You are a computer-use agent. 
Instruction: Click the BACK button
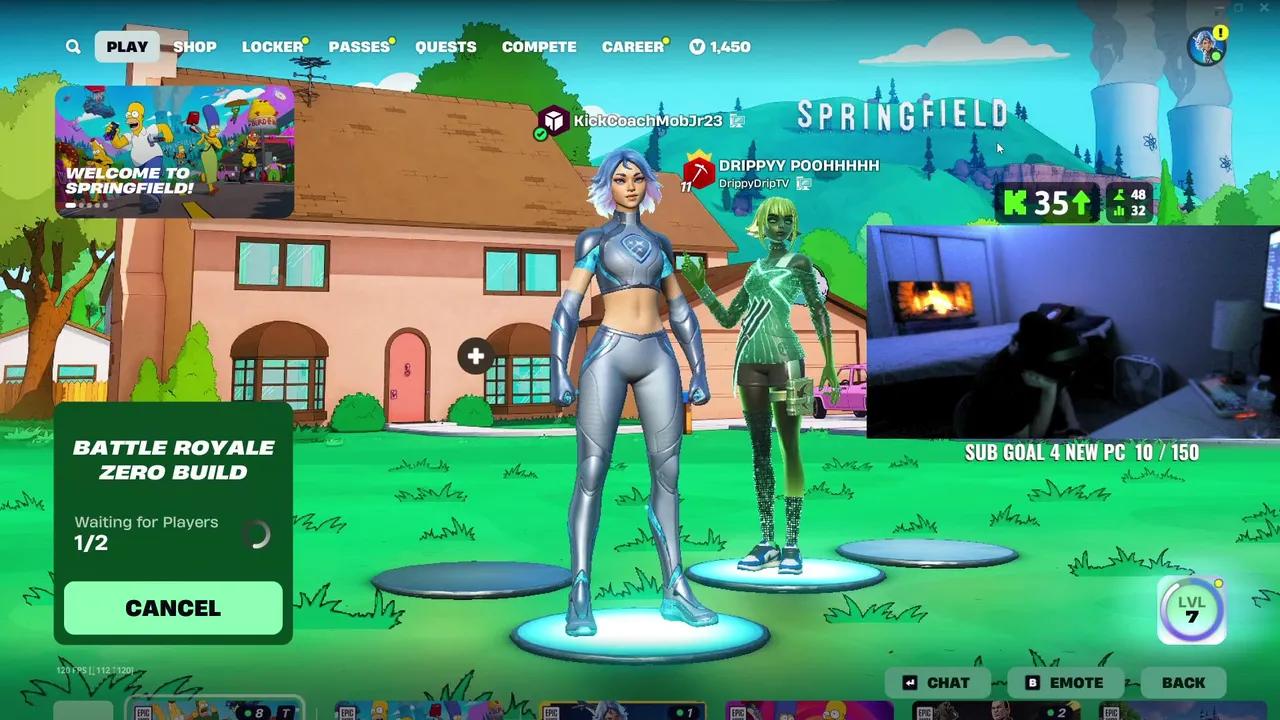pos(1183,682)
